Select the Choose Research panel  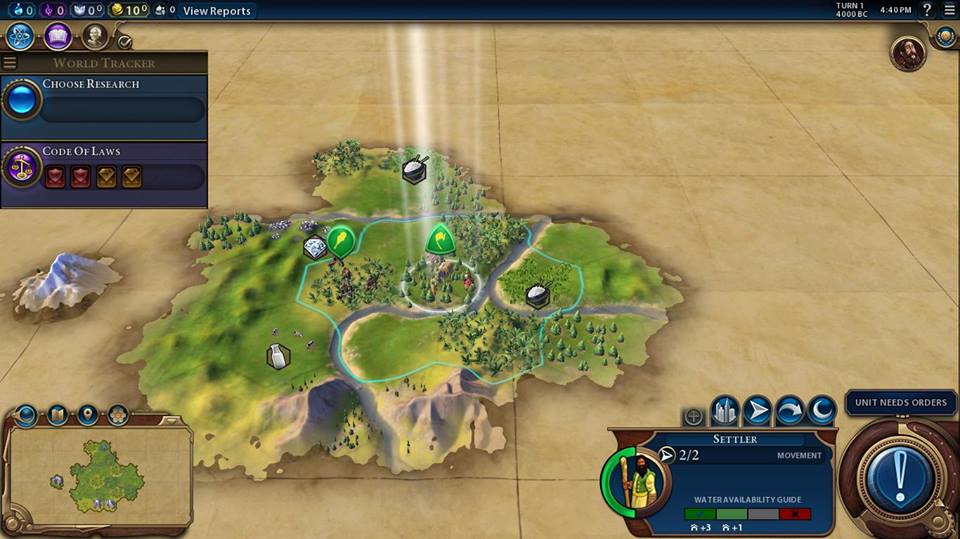[104, 100]
